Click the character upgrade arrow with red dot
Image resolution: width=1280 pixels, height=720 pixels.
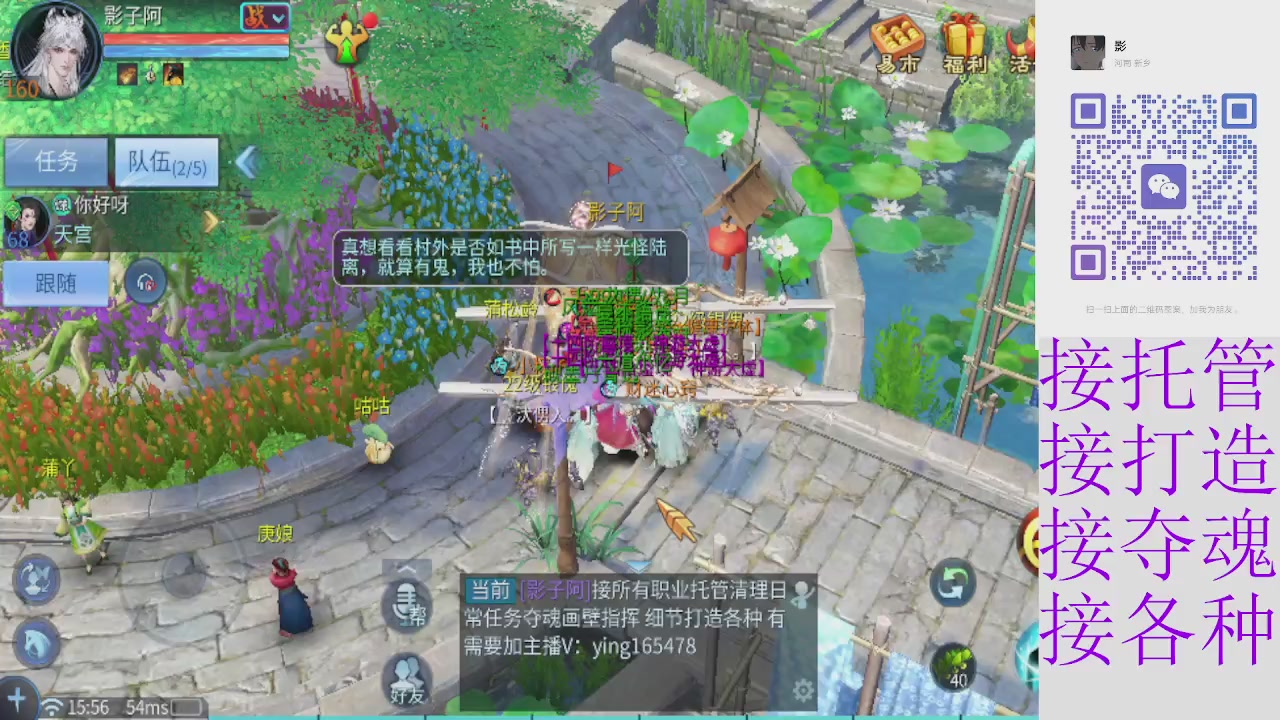(348, 45)
